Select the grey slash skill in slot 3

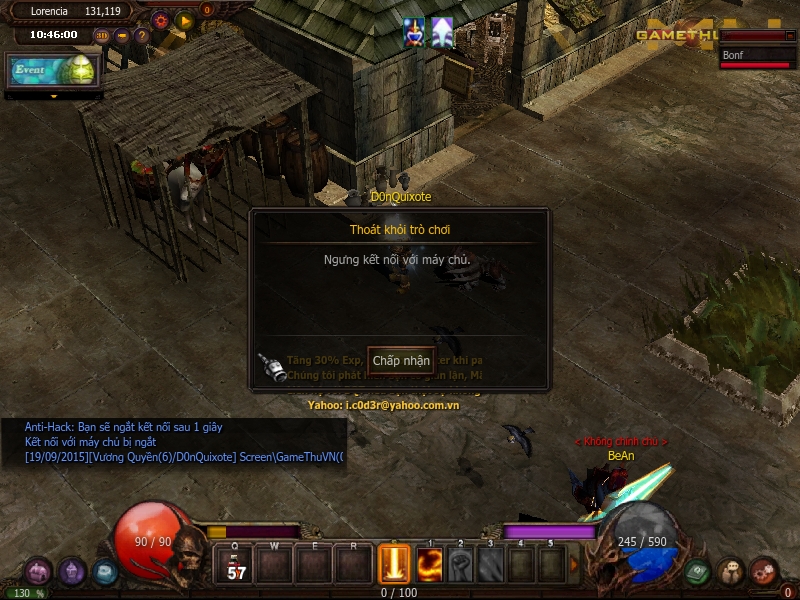pyautogui.click(x=490, y=566)
